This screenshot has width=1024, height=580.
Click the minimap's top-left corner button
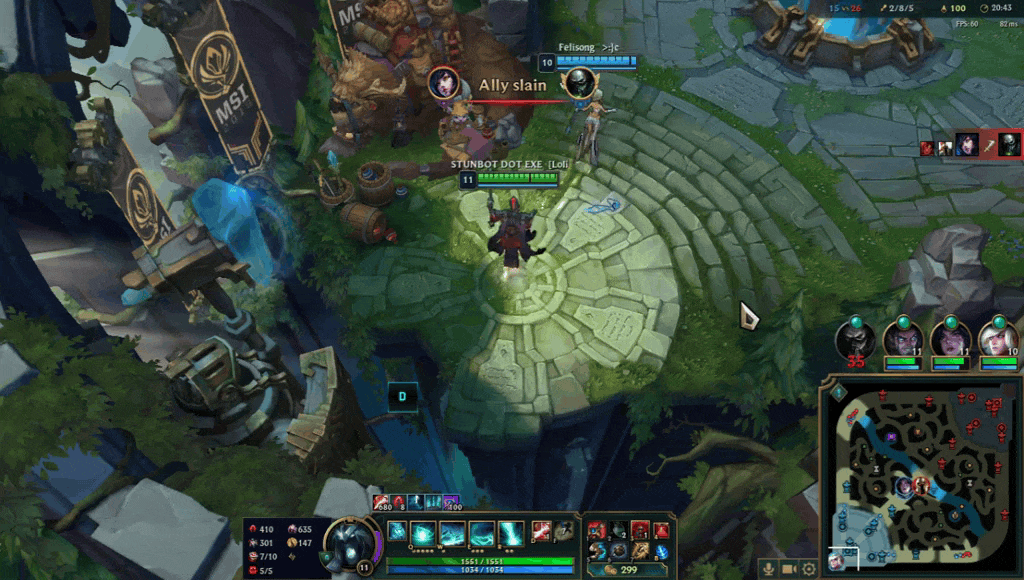click(x=838, y=392)
